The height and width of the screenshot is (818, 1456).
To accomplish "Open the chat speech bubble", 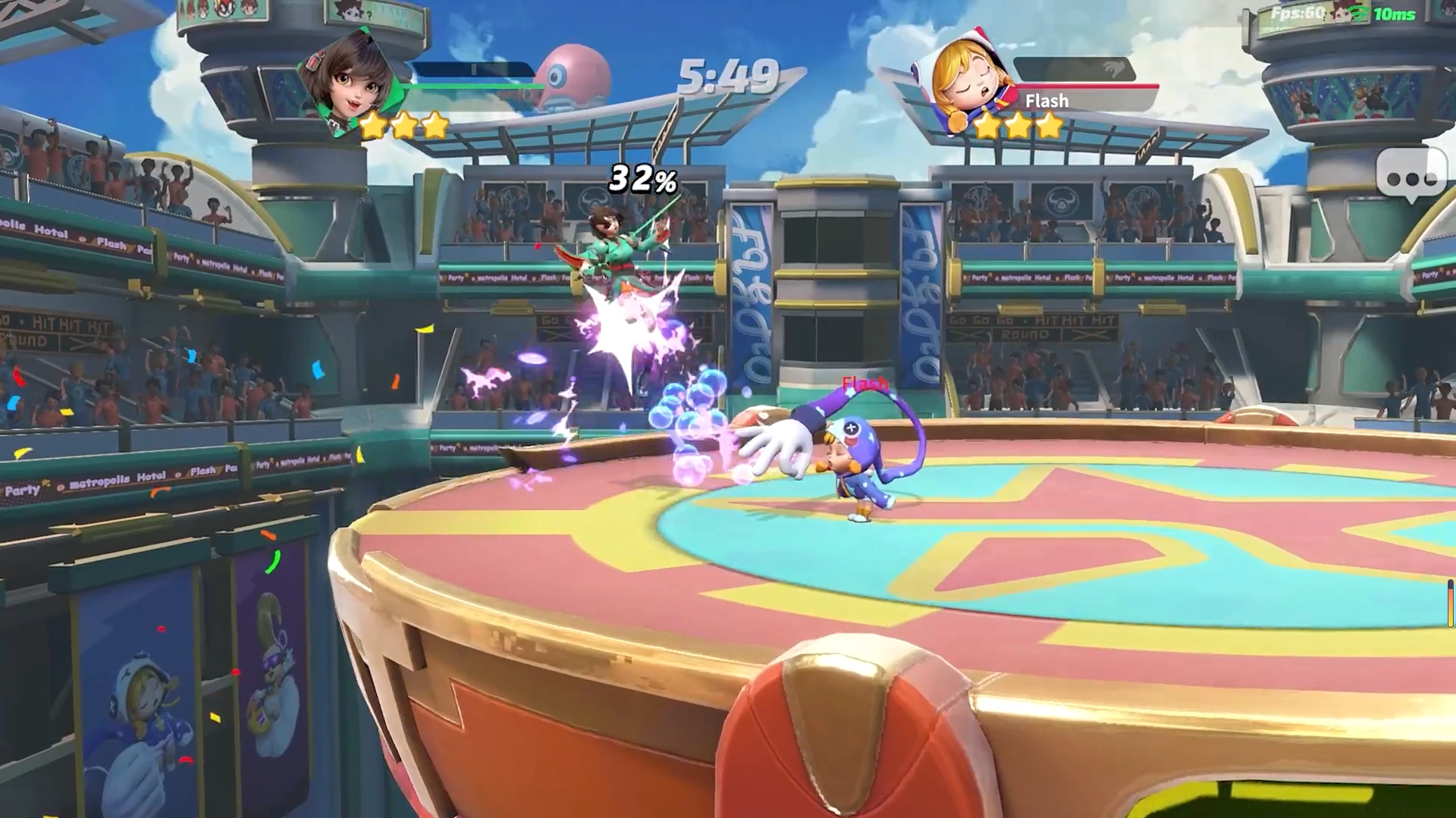I will [x=1410, y=176].
